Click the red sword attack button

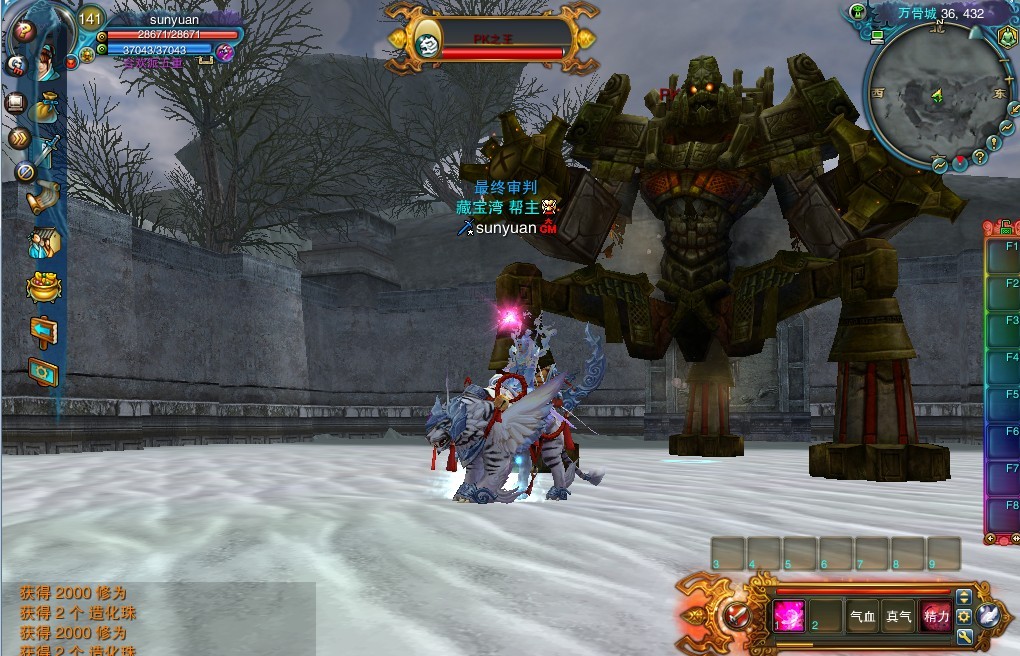tap(738, 614)
